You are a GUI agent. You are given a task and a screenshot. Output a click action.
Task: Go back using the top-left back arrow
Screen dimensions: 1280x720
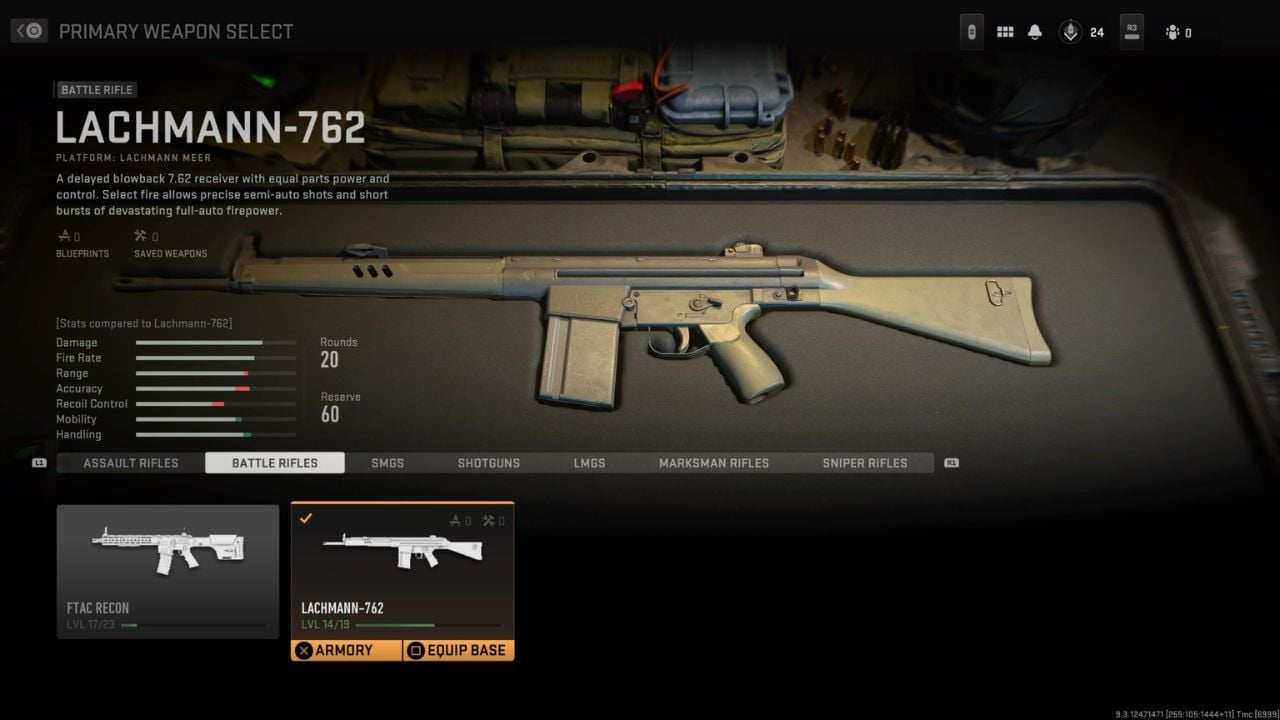coord(29,31)
